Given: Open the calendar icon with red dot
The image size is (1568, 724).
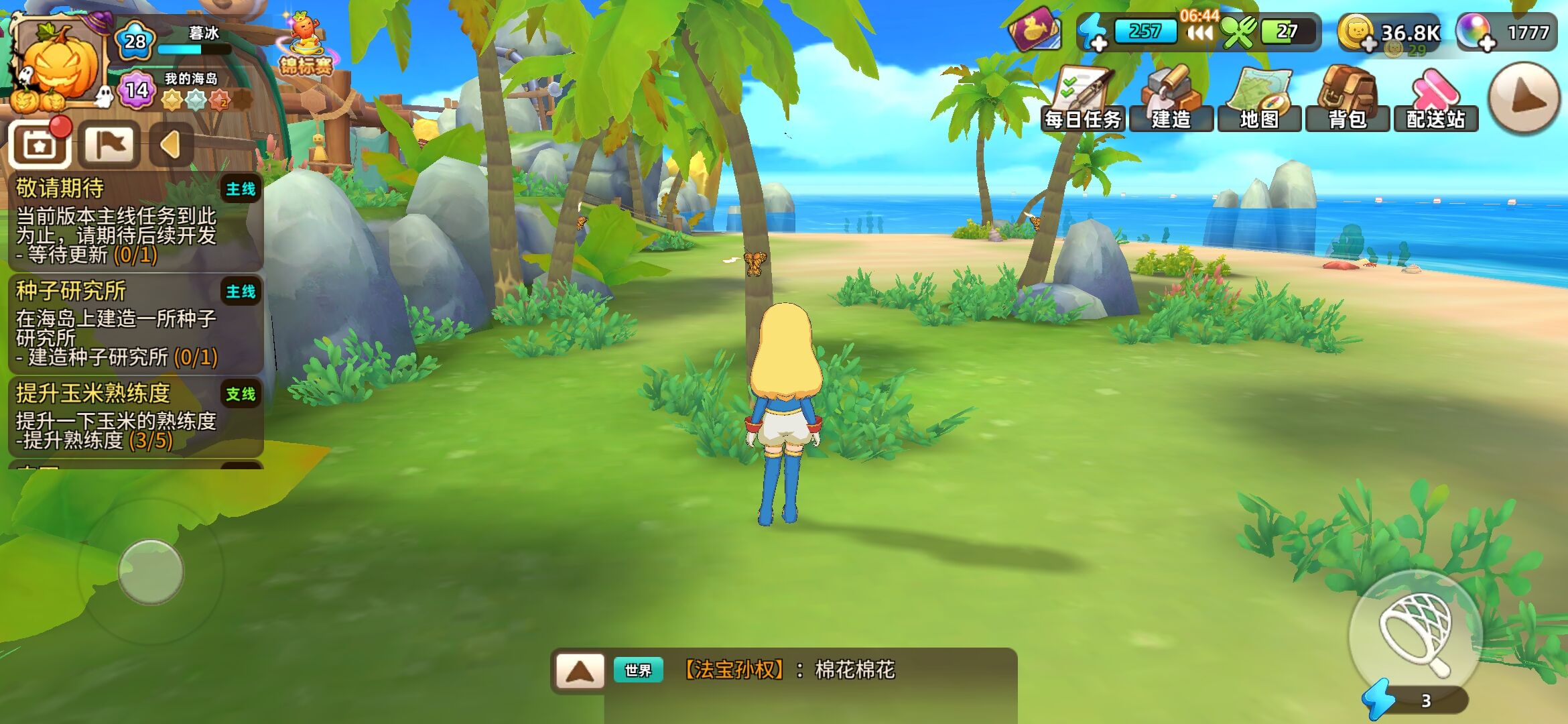Looking at the screenshot, I should [40, 144].
